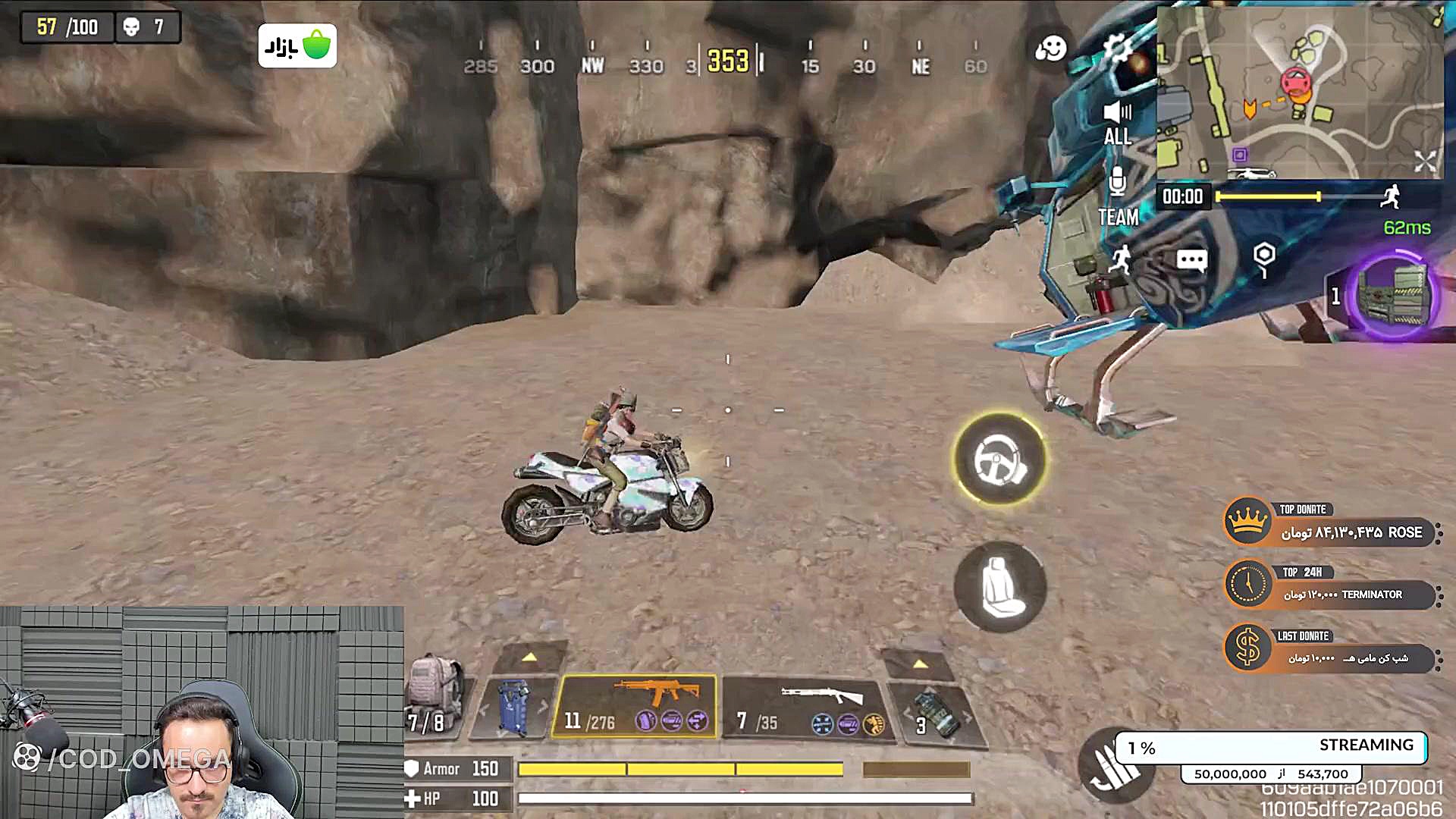Expand the minimap to fullscreen
Viewport: 1456px width, 819px height.
1423,160
